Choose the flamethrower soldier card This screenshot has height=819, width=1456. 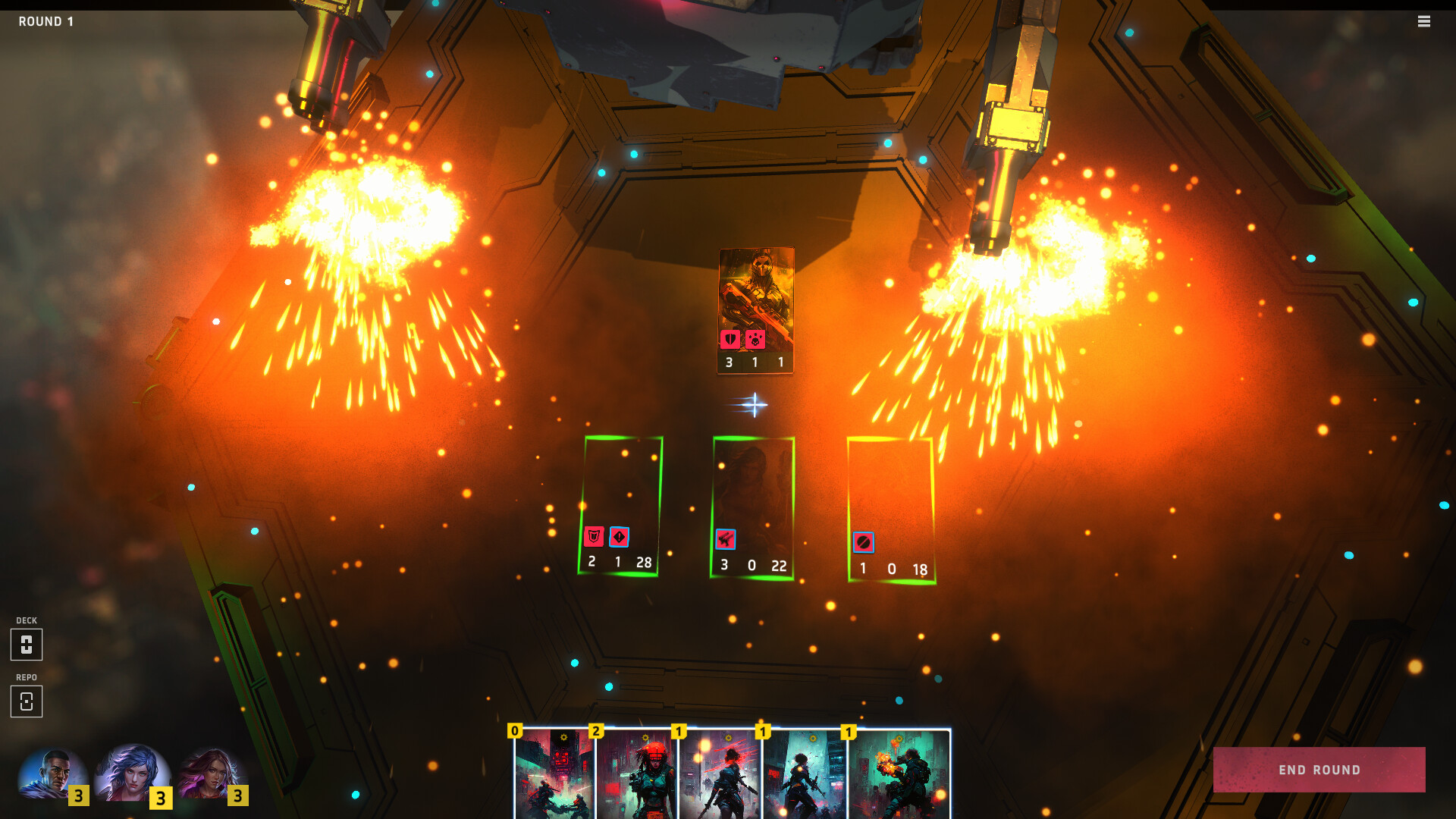pyautogui.click(x=900, y=773)
